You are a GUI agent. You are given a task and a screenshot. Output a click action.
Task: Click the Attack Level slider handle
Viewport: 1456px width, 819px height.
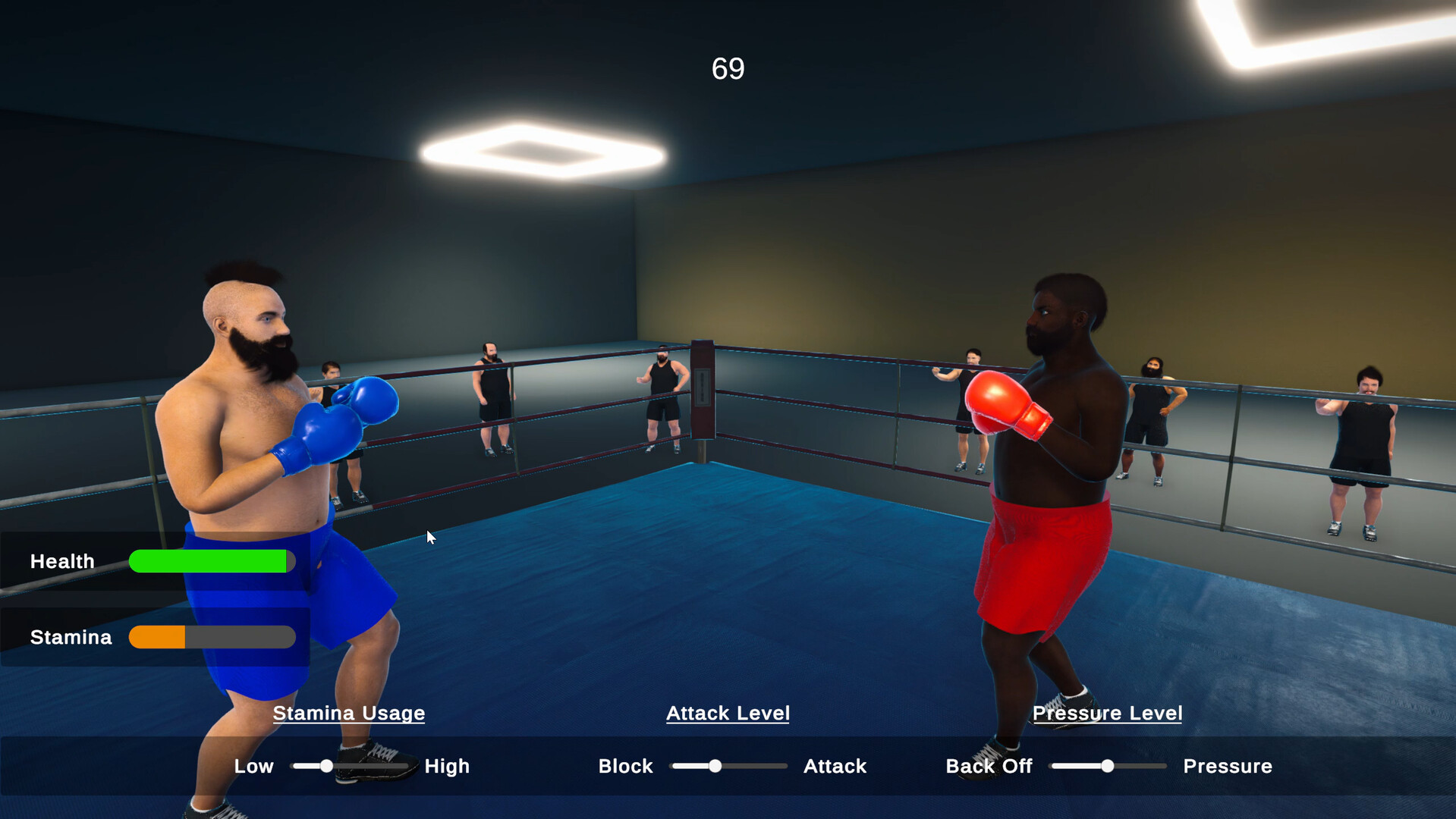[714, 767]
